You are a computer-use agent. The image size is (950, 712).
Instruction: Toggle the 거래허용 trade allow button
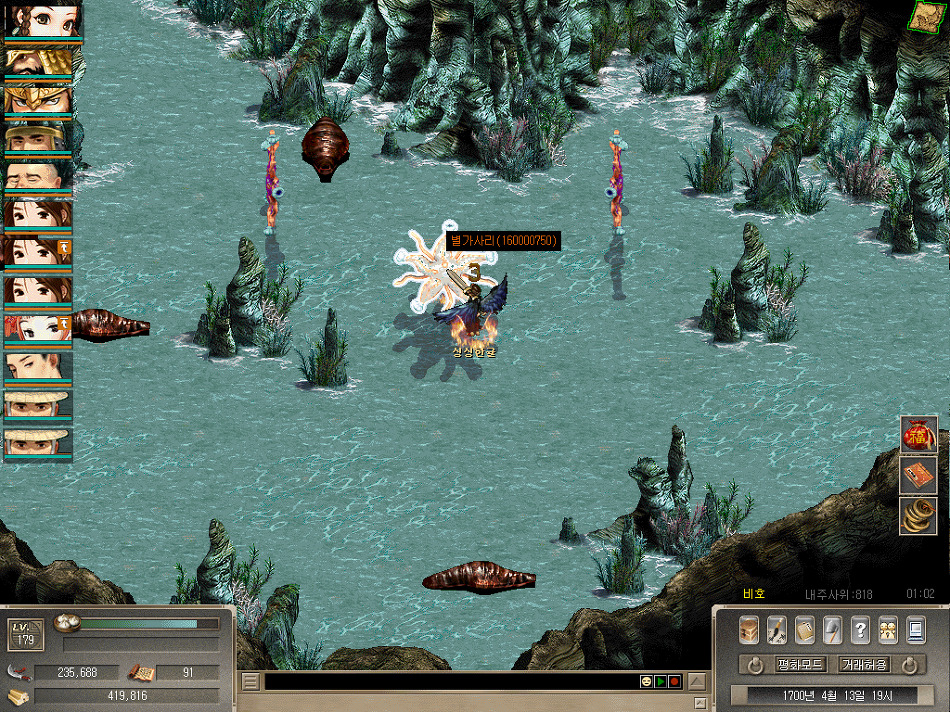coord(863,665)
